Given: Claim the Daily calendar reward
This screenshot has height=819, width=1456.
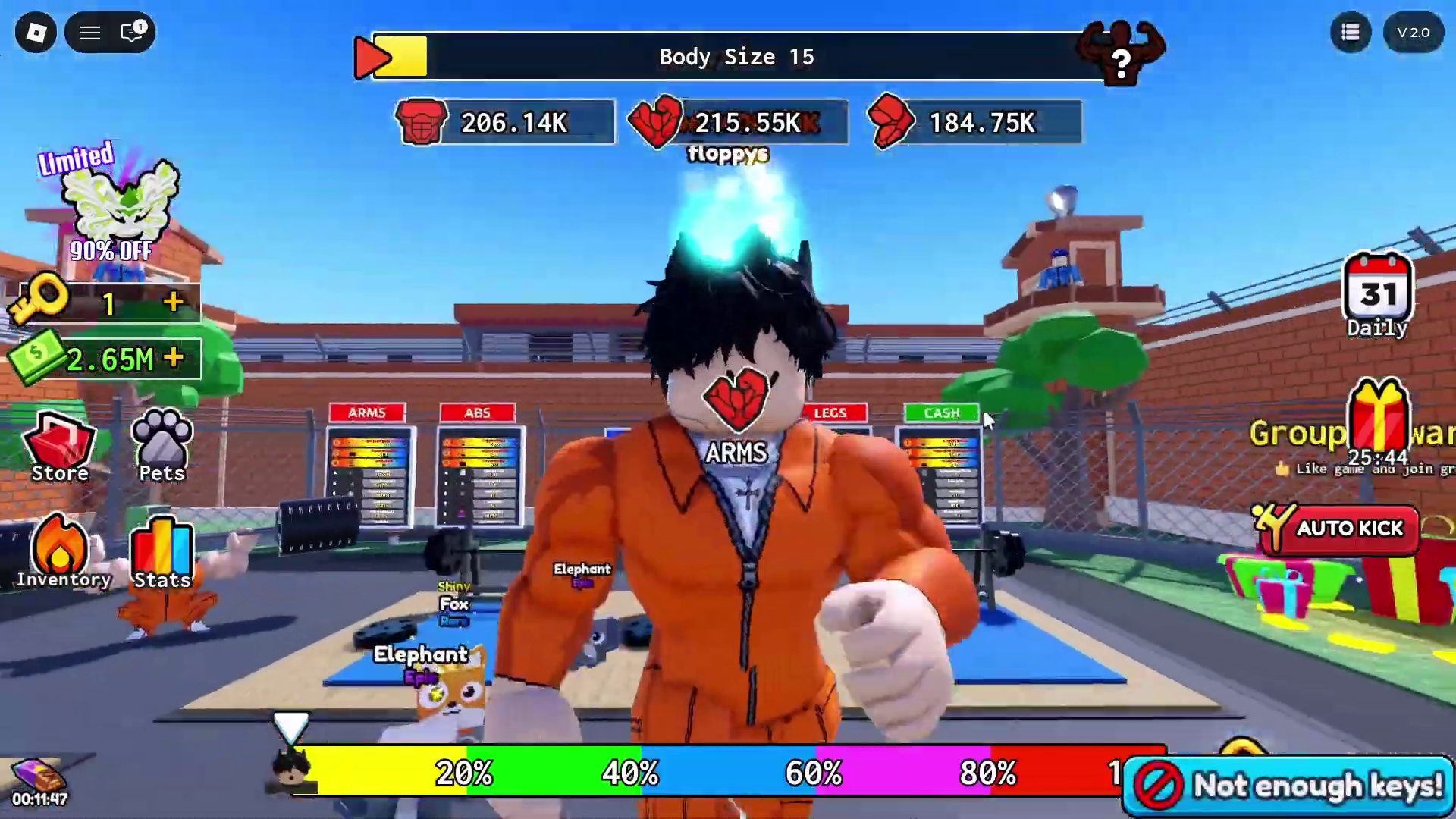Looking at the screenshot, I should pos(1377,296).
